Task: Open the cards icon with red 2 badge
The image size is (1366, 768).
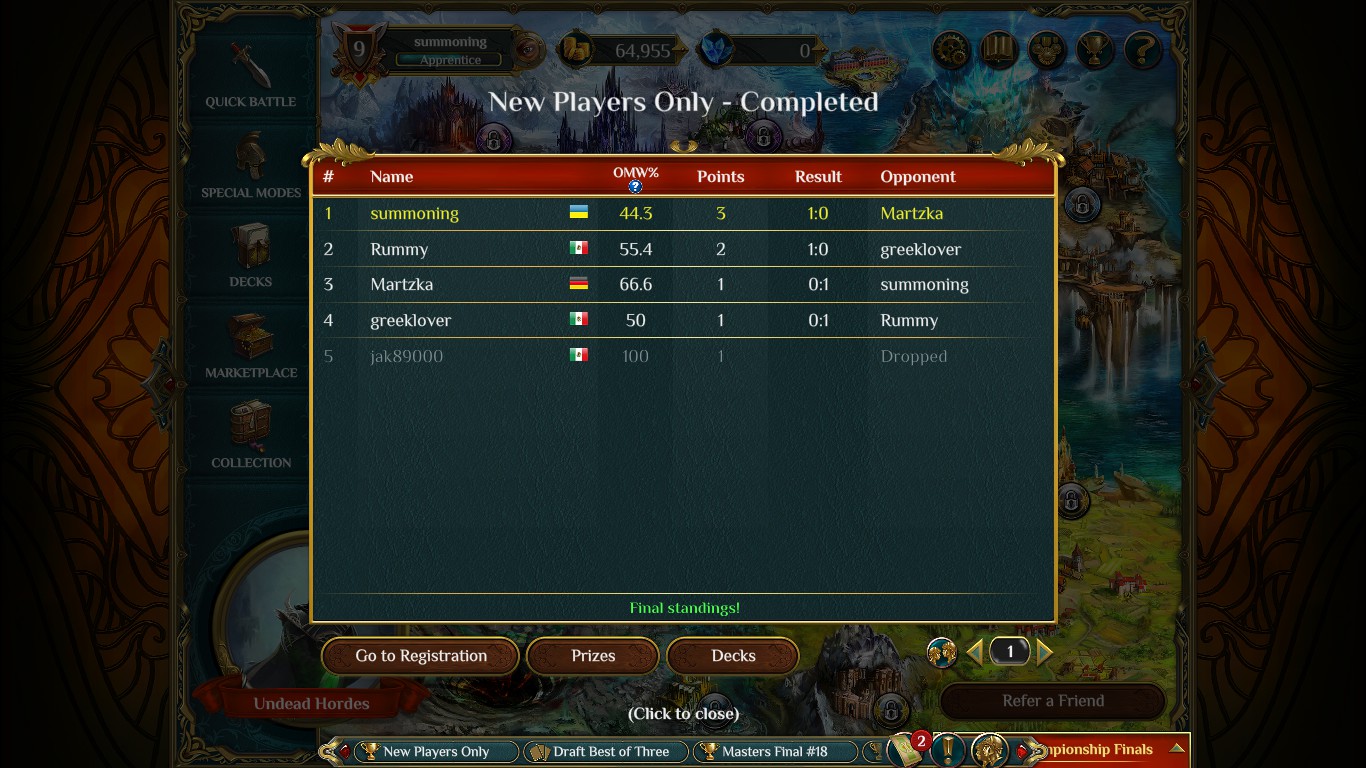Action: (x=905, y=750)
